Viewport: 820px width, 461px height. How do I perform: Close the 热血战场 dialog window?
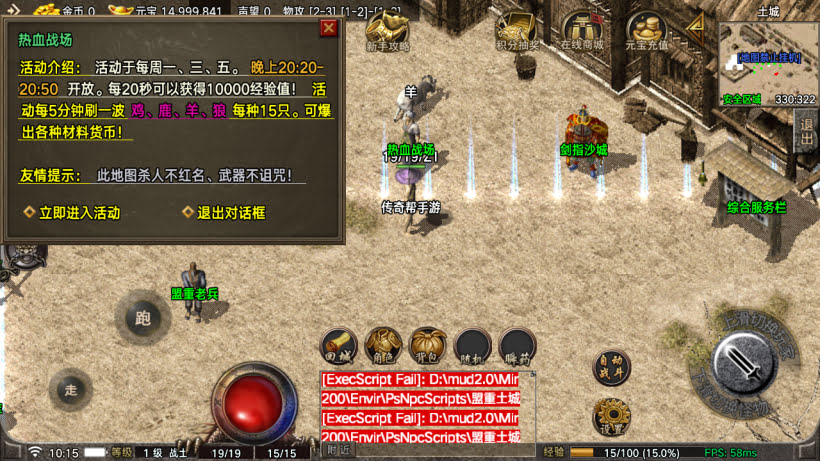pyautogui.click(x=328, y=28)
